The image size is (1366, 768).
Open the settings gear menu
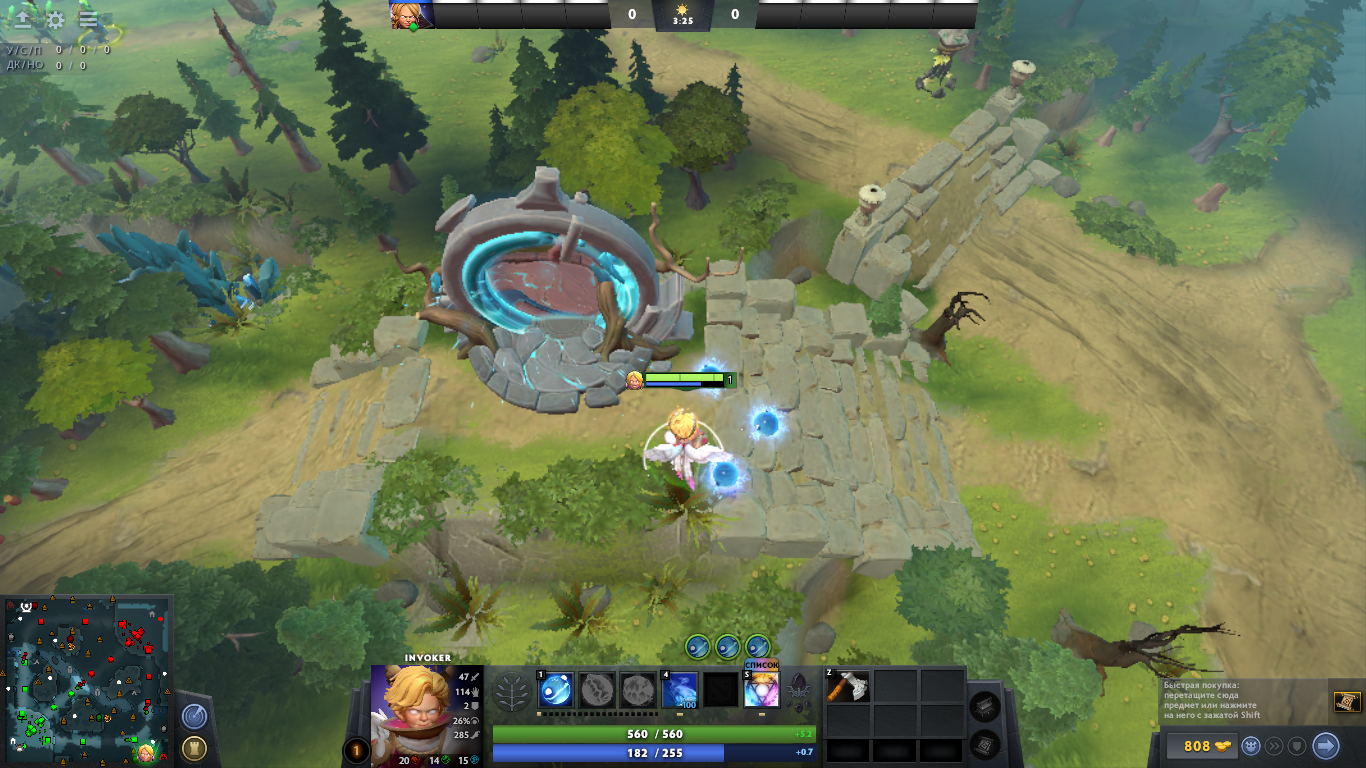tap(56, 19)
